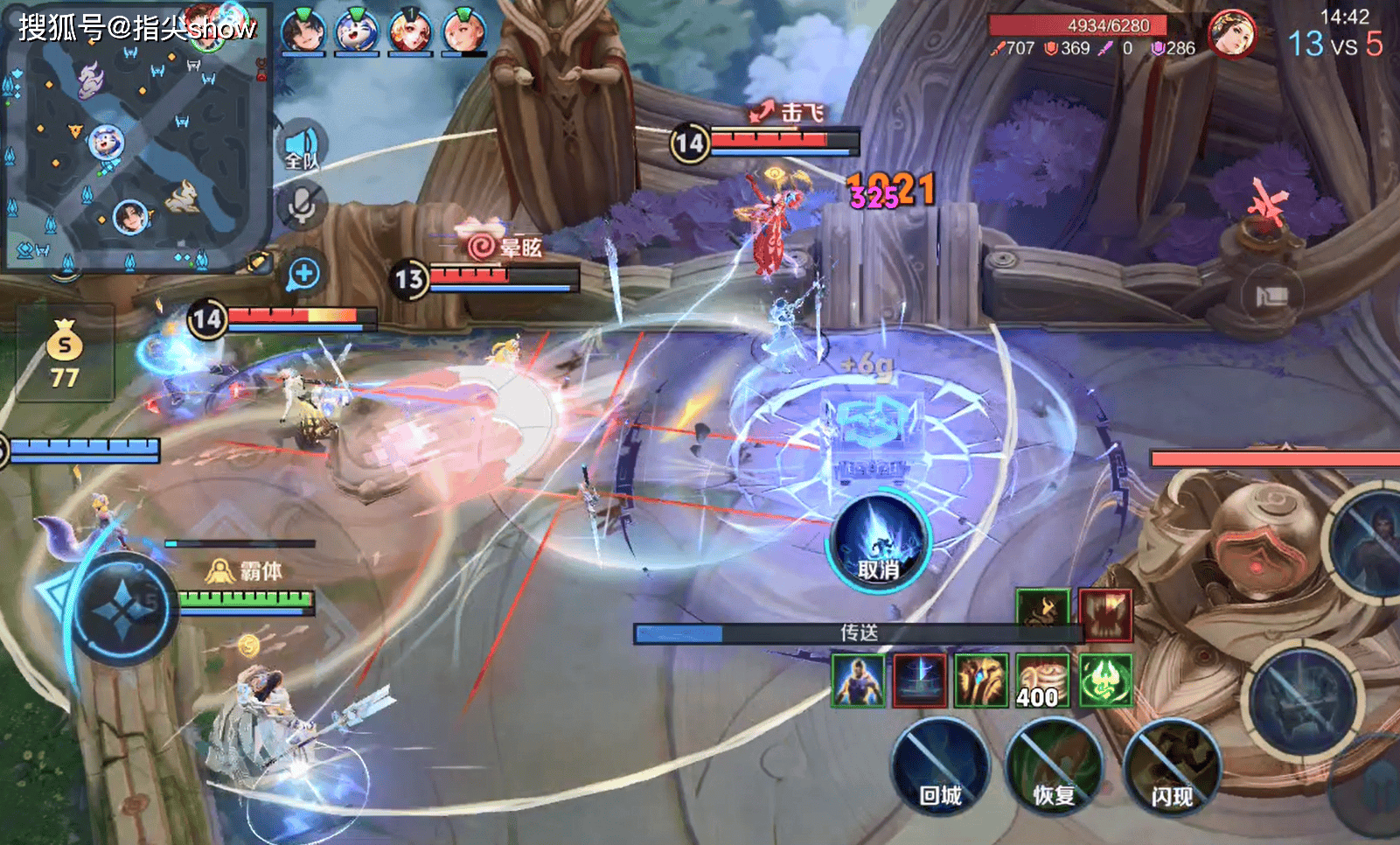This screenshot has width=1400, height=845.
Task: Open the minimap
Action: (x=136, y=140)
